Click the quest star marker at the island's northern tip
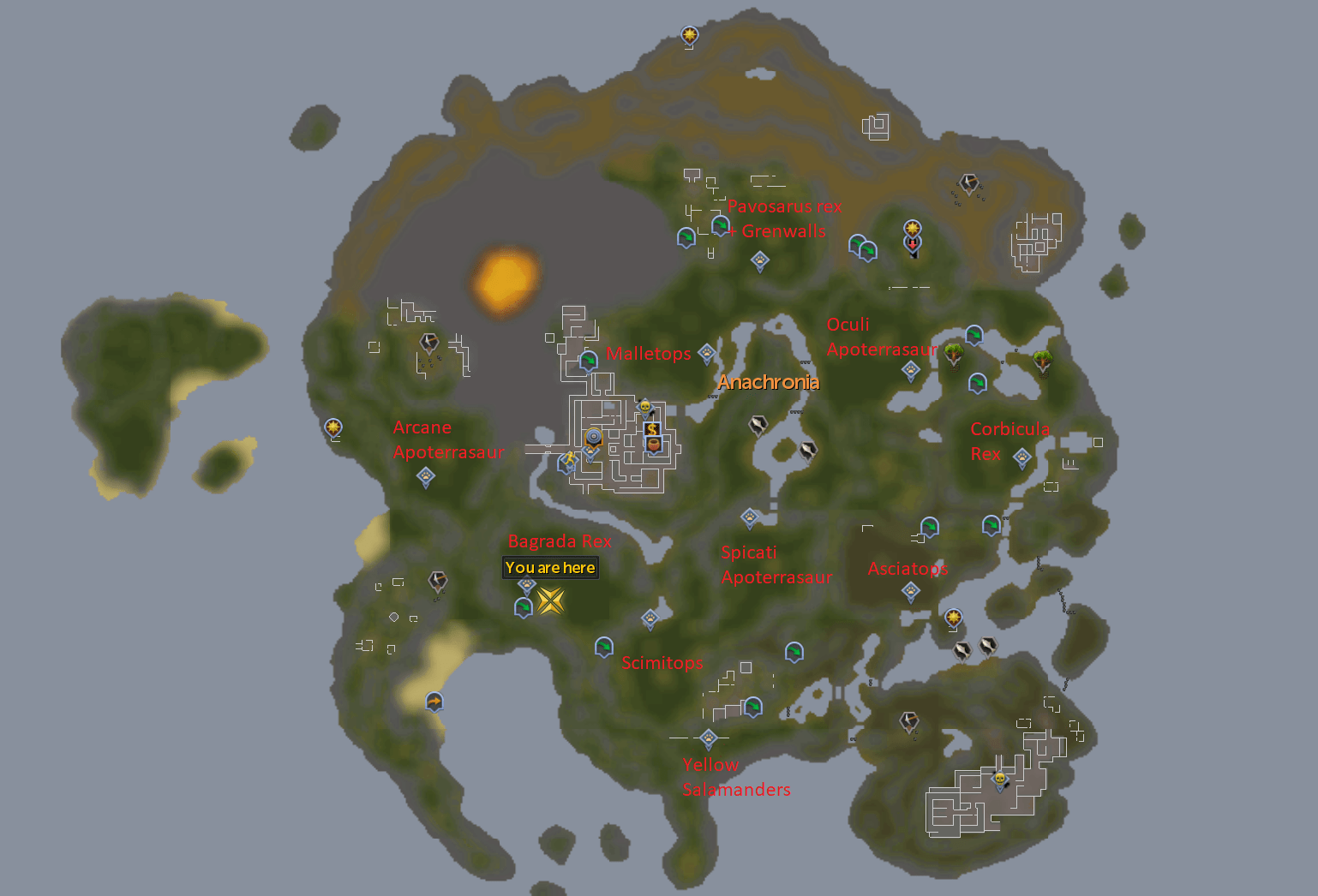This screenshot has width=1318, height=896. [x=688, y=36]
